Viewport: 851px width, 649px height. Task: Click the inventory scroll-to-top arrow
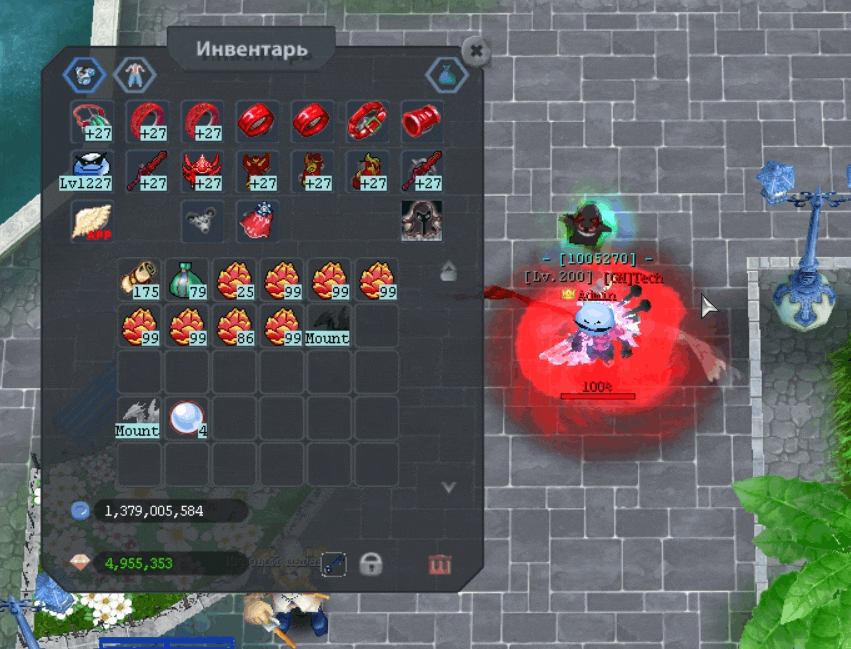click(448, 271)
